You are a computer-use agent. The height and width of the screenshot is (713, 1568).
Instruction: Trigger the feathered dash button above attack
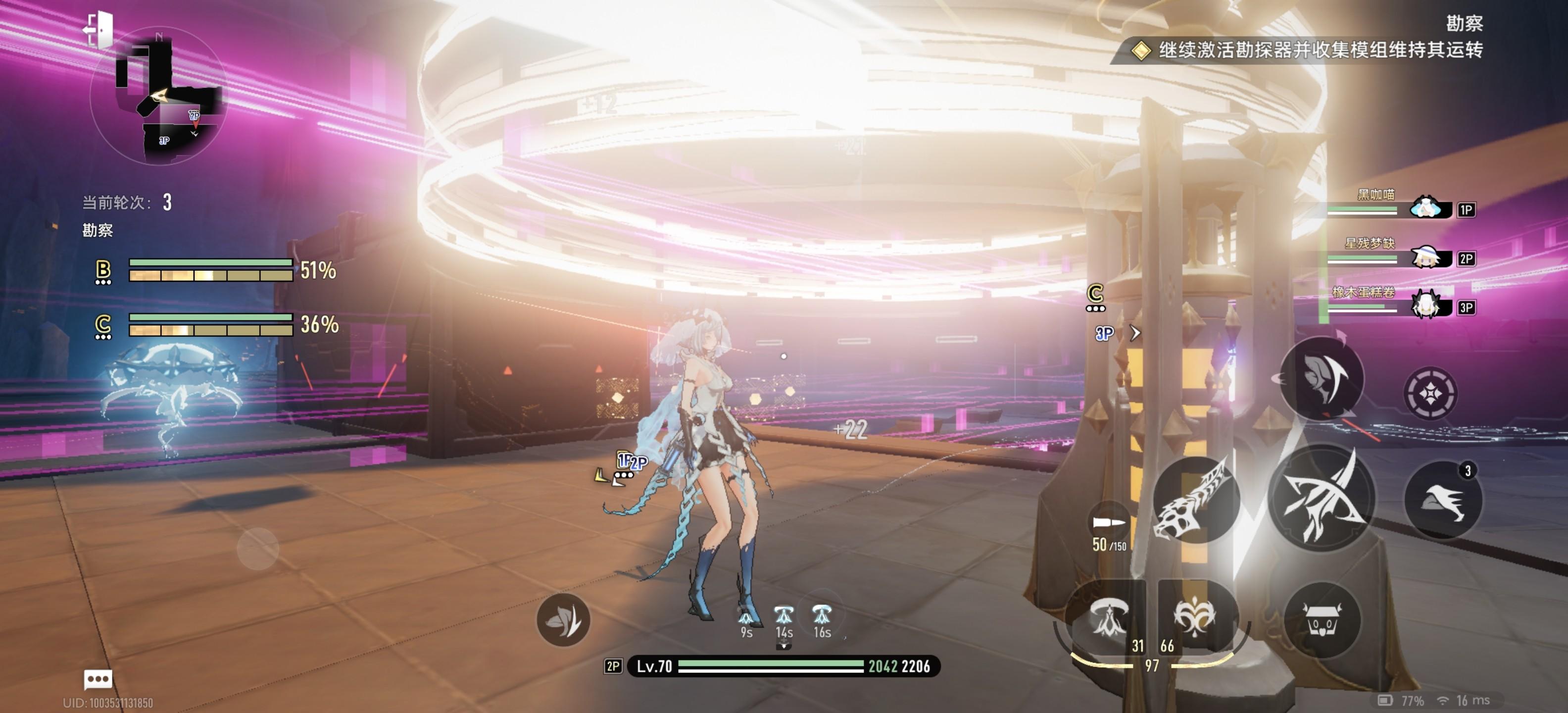pos(1322,377)
